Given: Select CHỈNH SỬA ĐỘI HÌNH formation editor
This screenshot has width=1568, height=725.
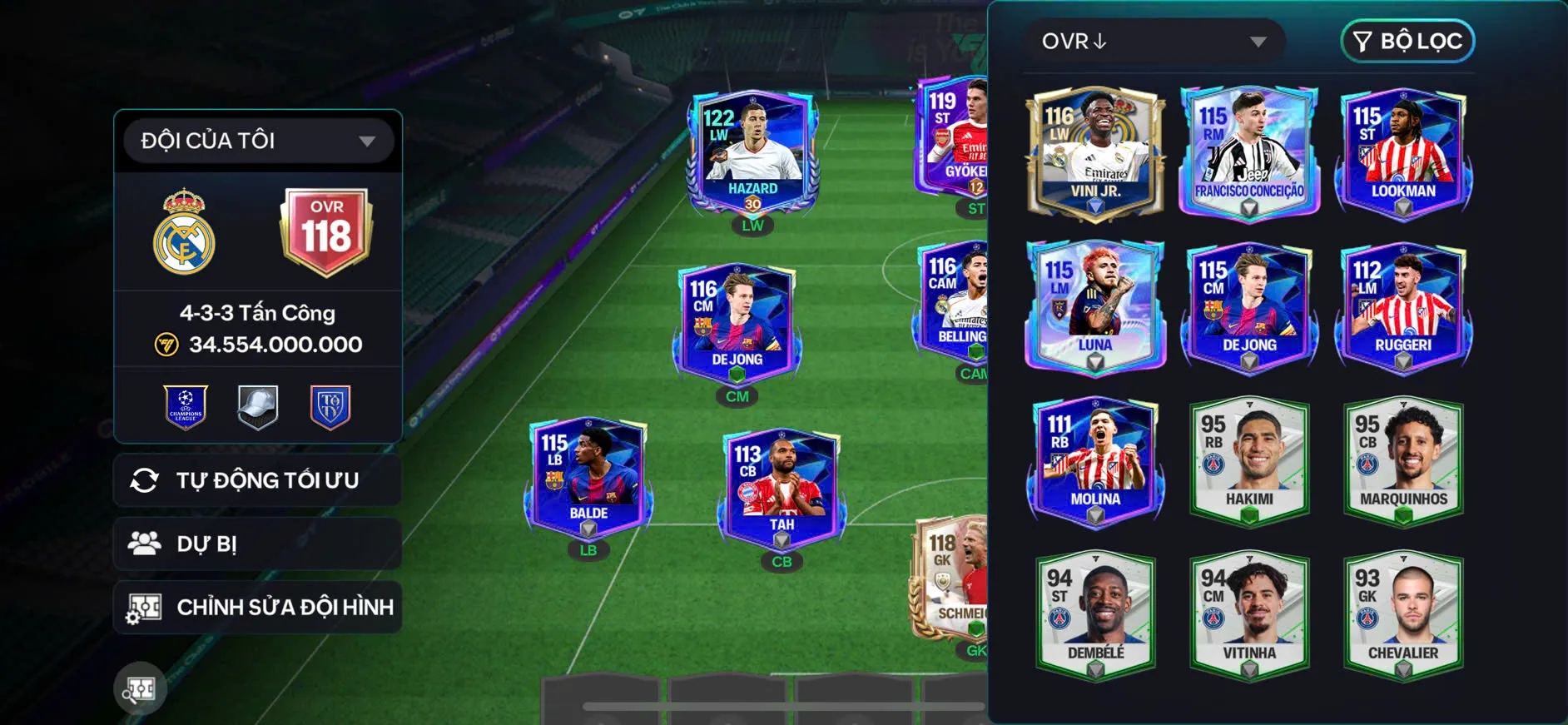Looking at the screenshot, I should click(258, 608).
